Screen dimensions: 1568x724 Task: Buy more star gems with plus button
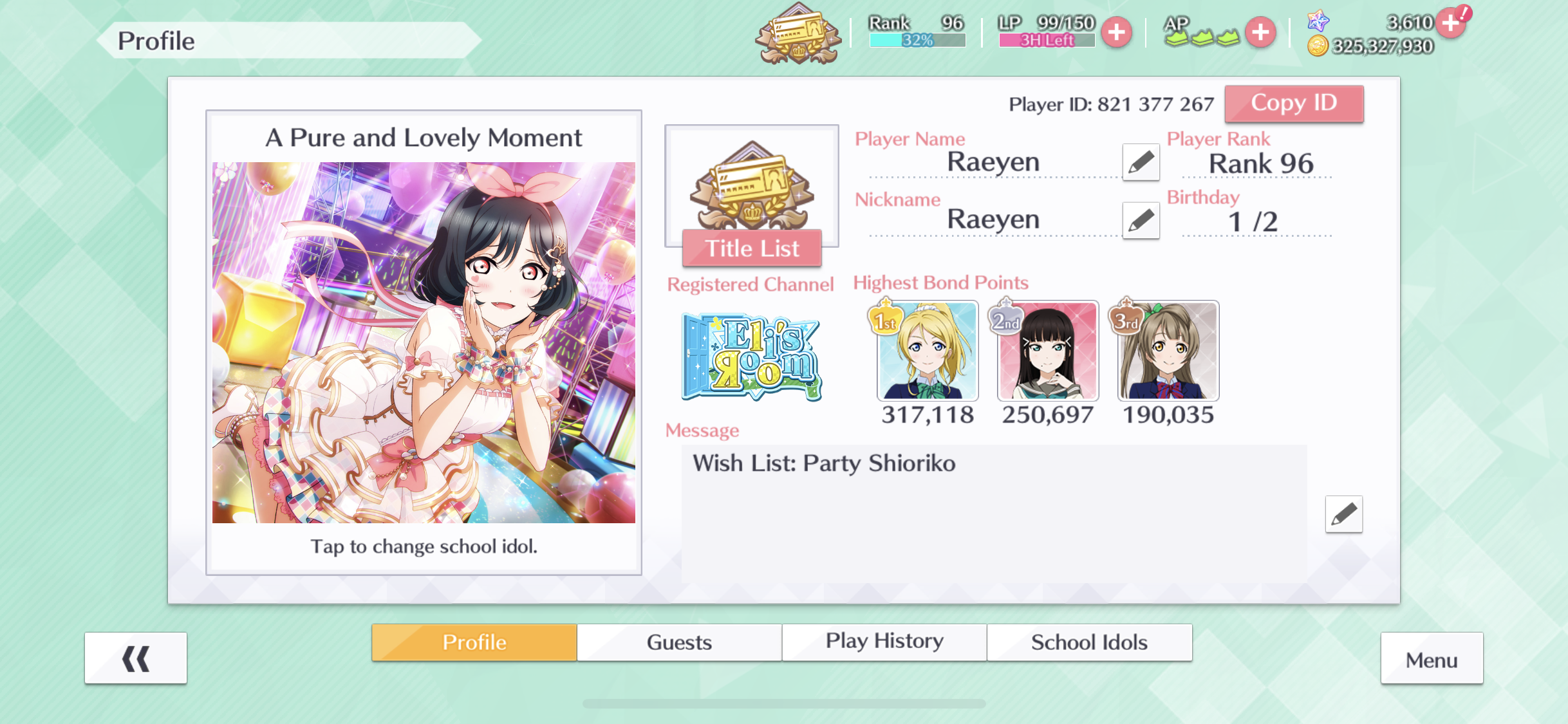click(x=1451, y=23)
